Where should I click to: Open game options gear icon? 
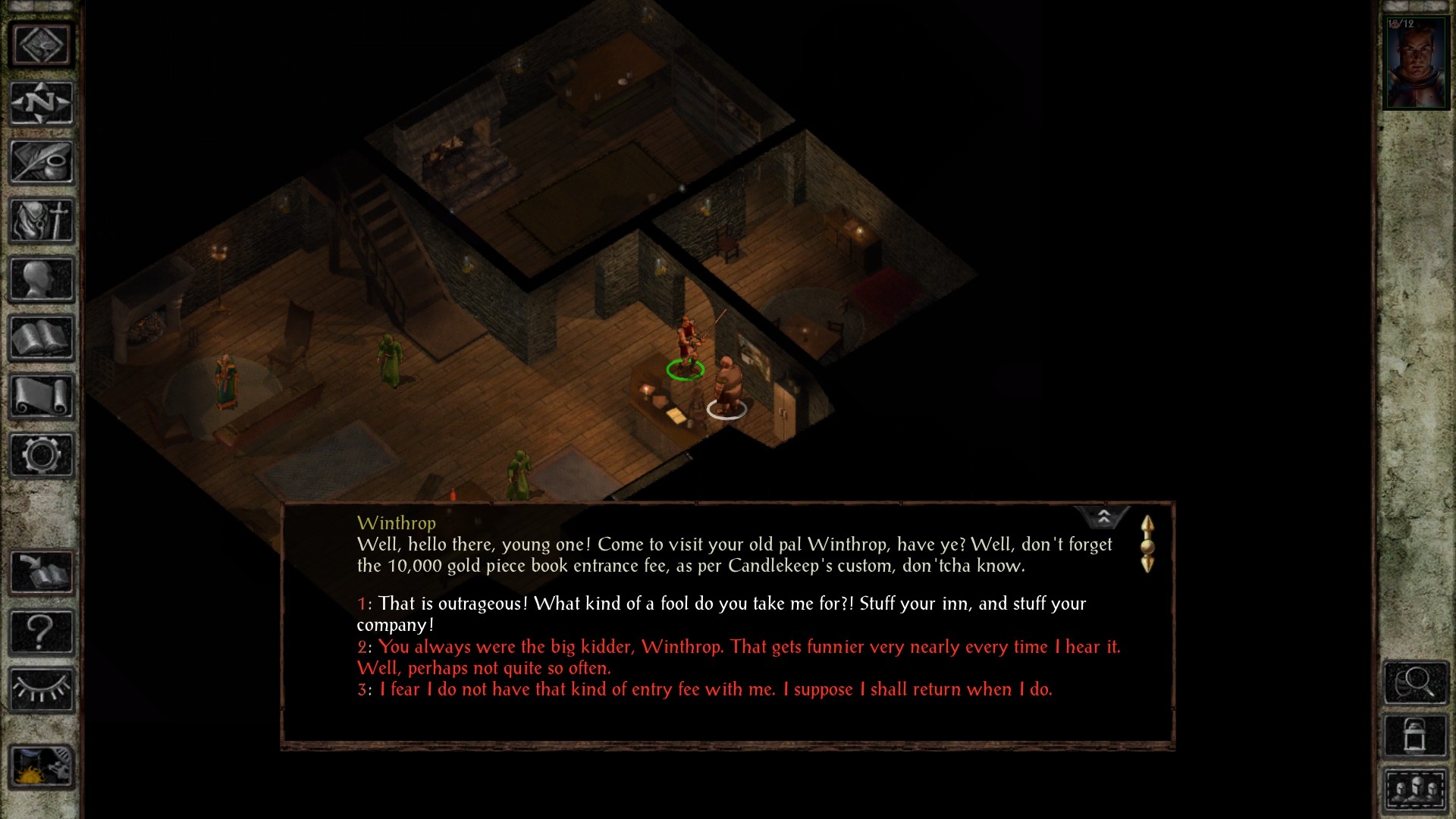click(41, 455)
